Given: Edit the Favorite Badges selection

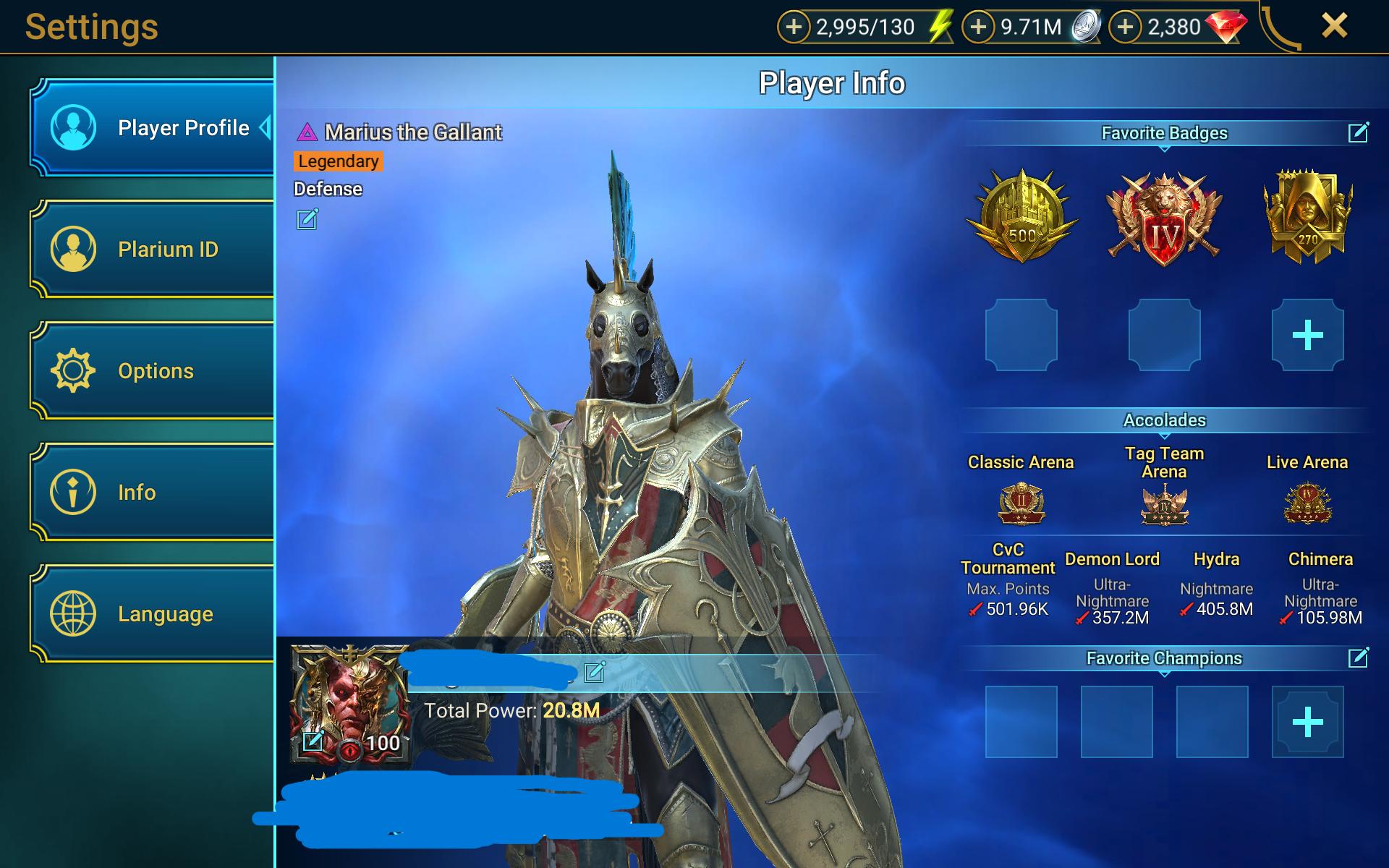Looking at the screenshot, I should click(1359, 133).
